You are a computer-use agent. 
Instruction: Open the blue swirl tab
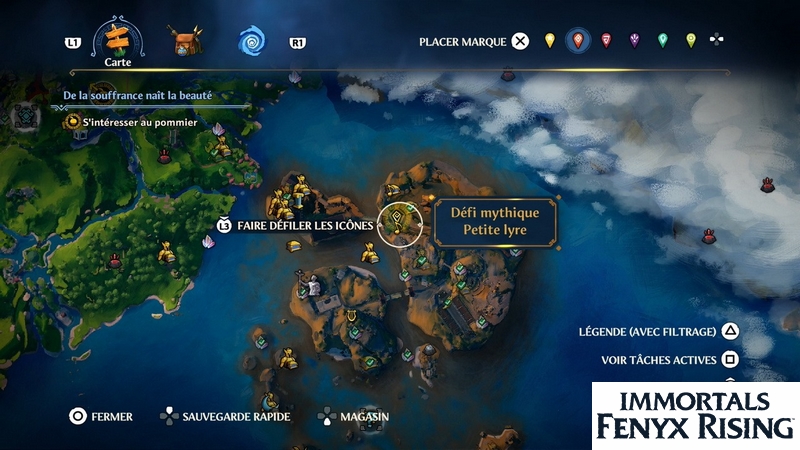click(251, 41)
